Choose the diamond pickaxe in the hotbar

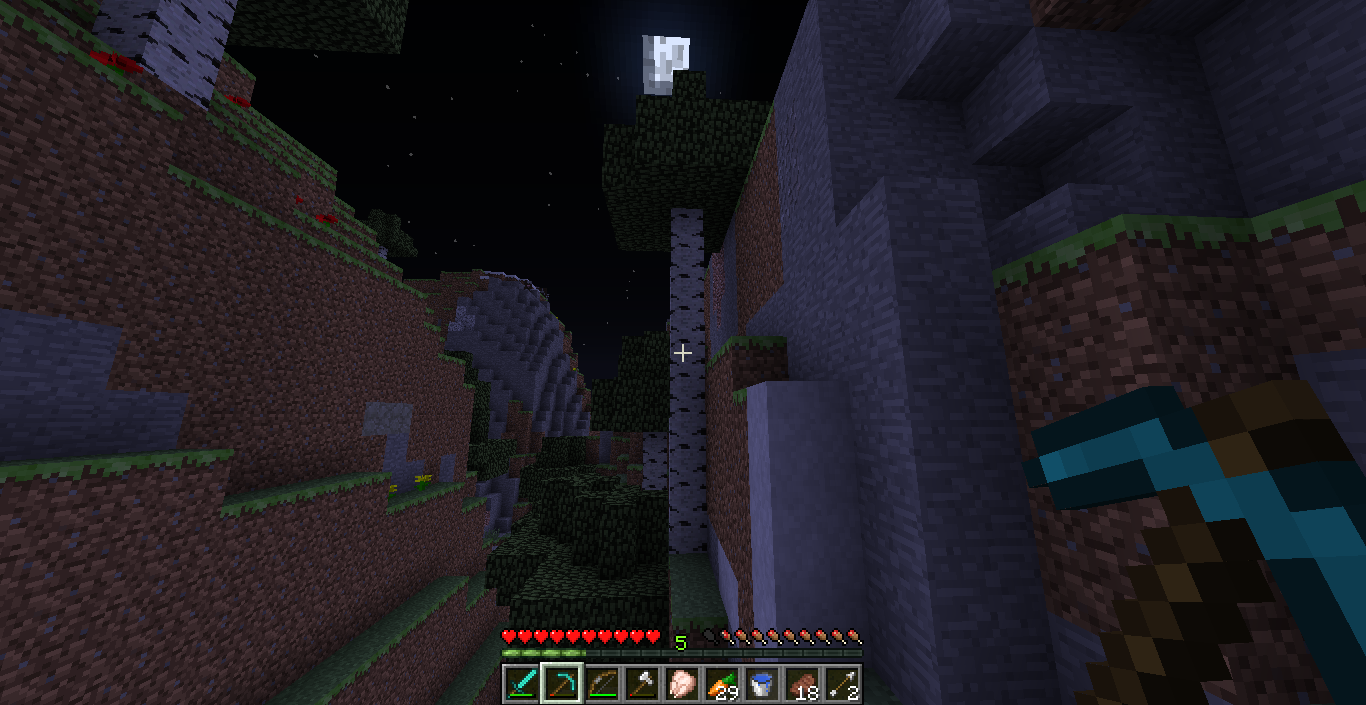click(x=561, y=684)
